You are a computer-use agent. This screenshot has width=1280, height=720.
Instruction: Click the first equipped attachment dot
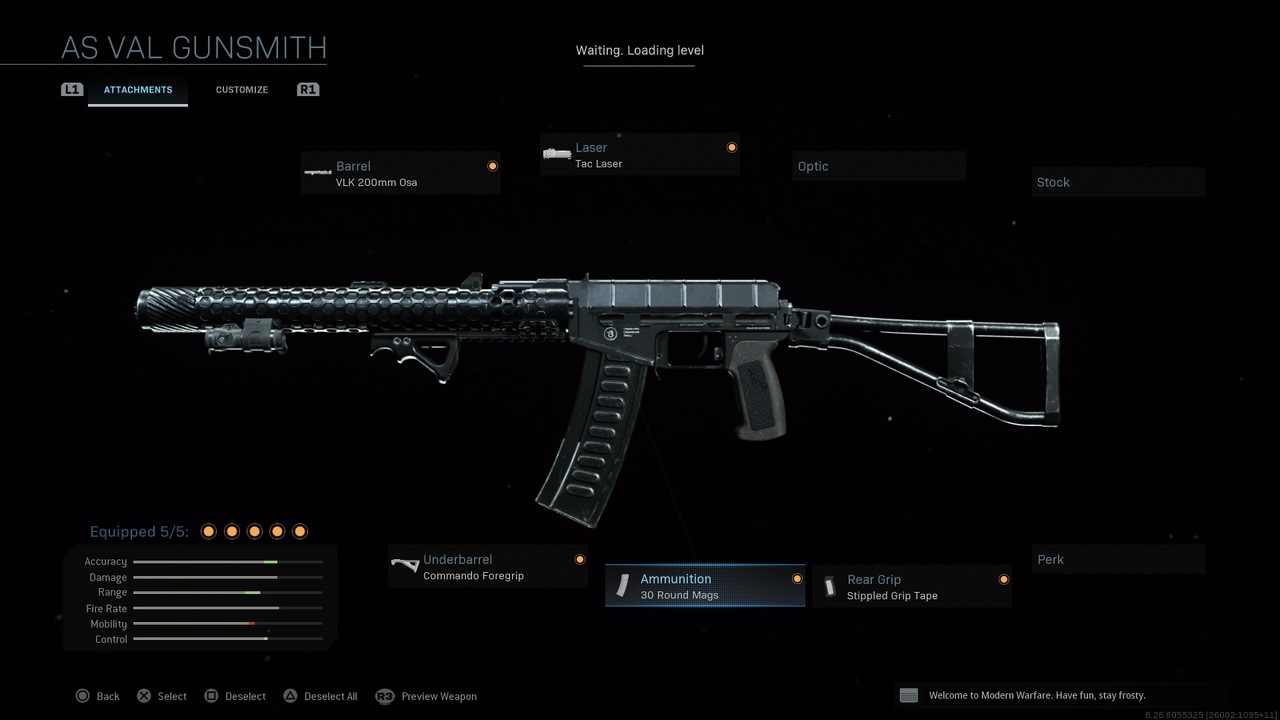[x=208, y=531]
